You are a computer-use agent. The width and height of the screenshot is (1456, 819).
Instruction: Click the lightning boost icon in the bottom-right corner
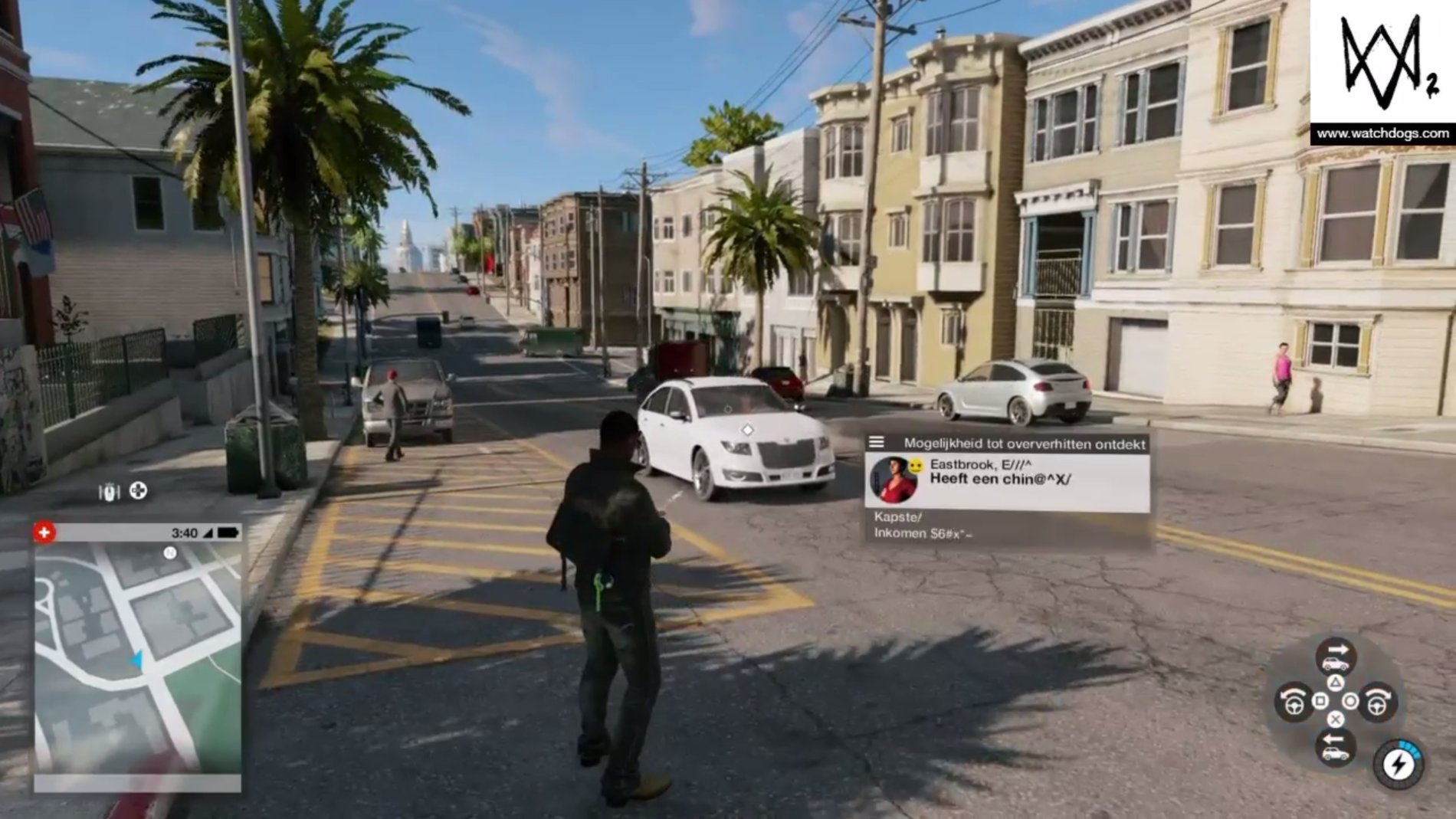point(1397,764)
